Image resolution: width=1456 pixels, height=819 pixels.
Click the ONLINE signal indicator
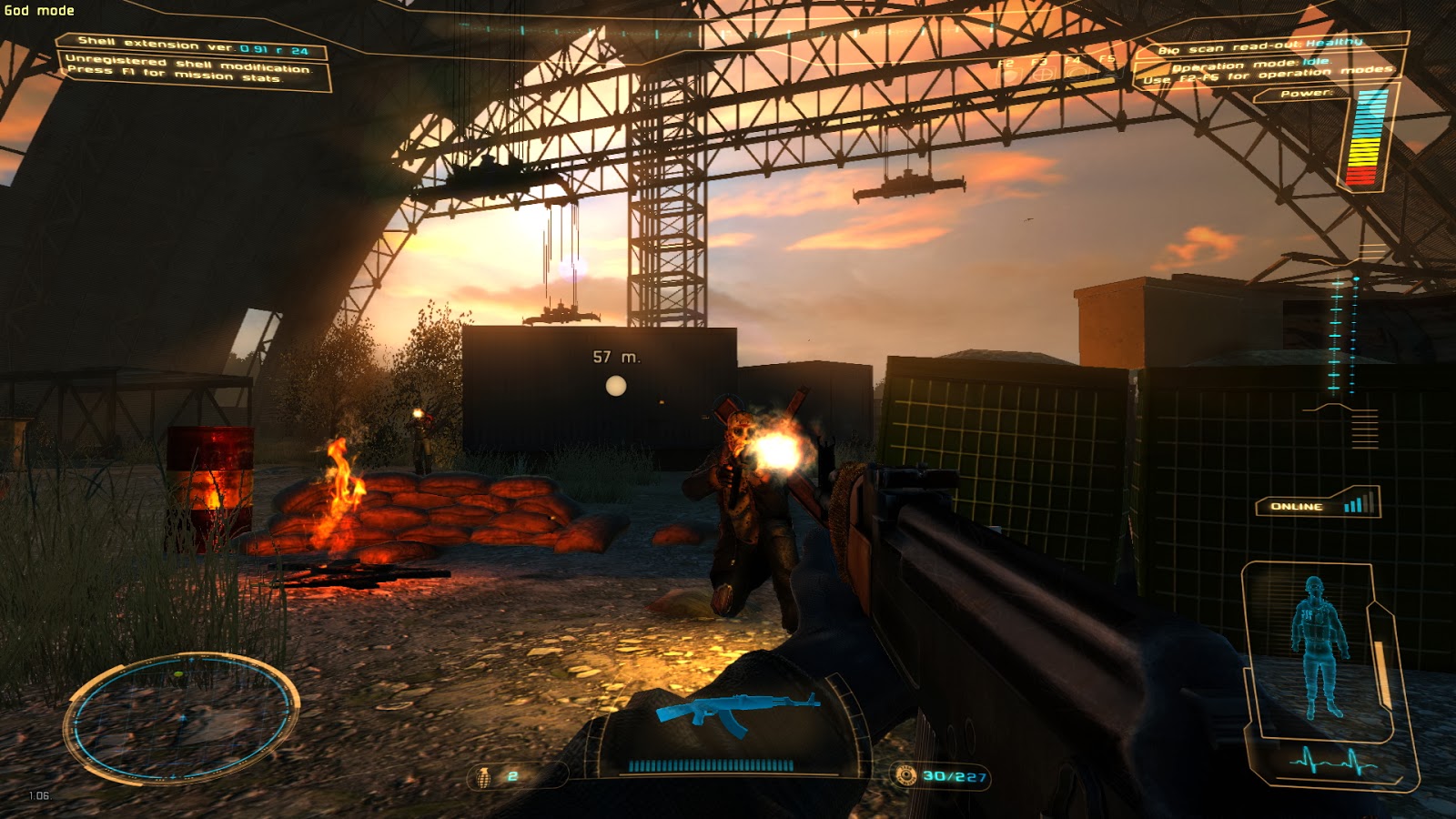click(1319, 505)
